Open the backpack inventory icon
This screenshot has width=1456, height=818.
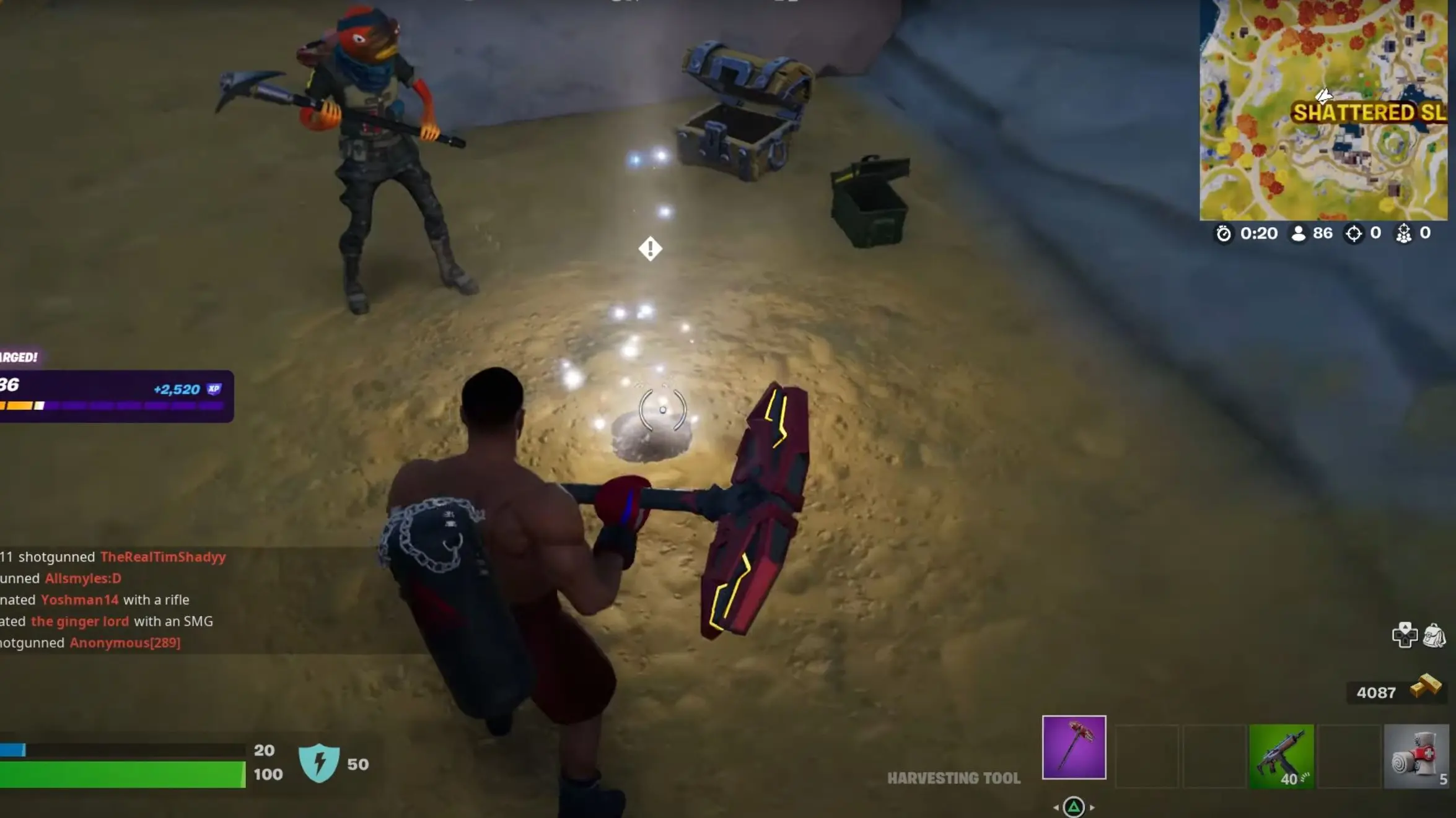click(x=1434, y=636)
